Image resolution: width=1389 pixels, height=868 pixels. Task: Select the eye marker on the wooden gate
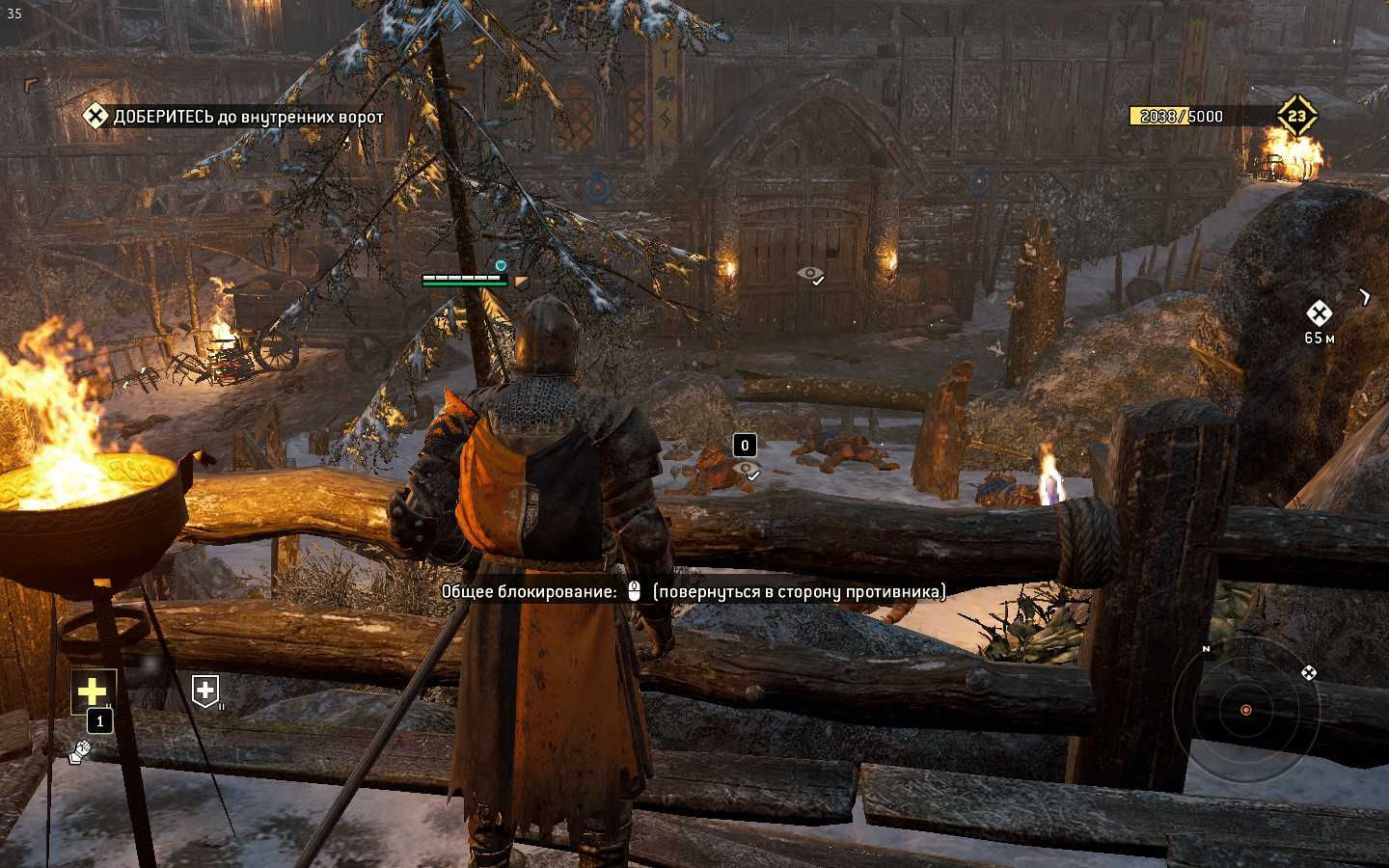[810, 275]
